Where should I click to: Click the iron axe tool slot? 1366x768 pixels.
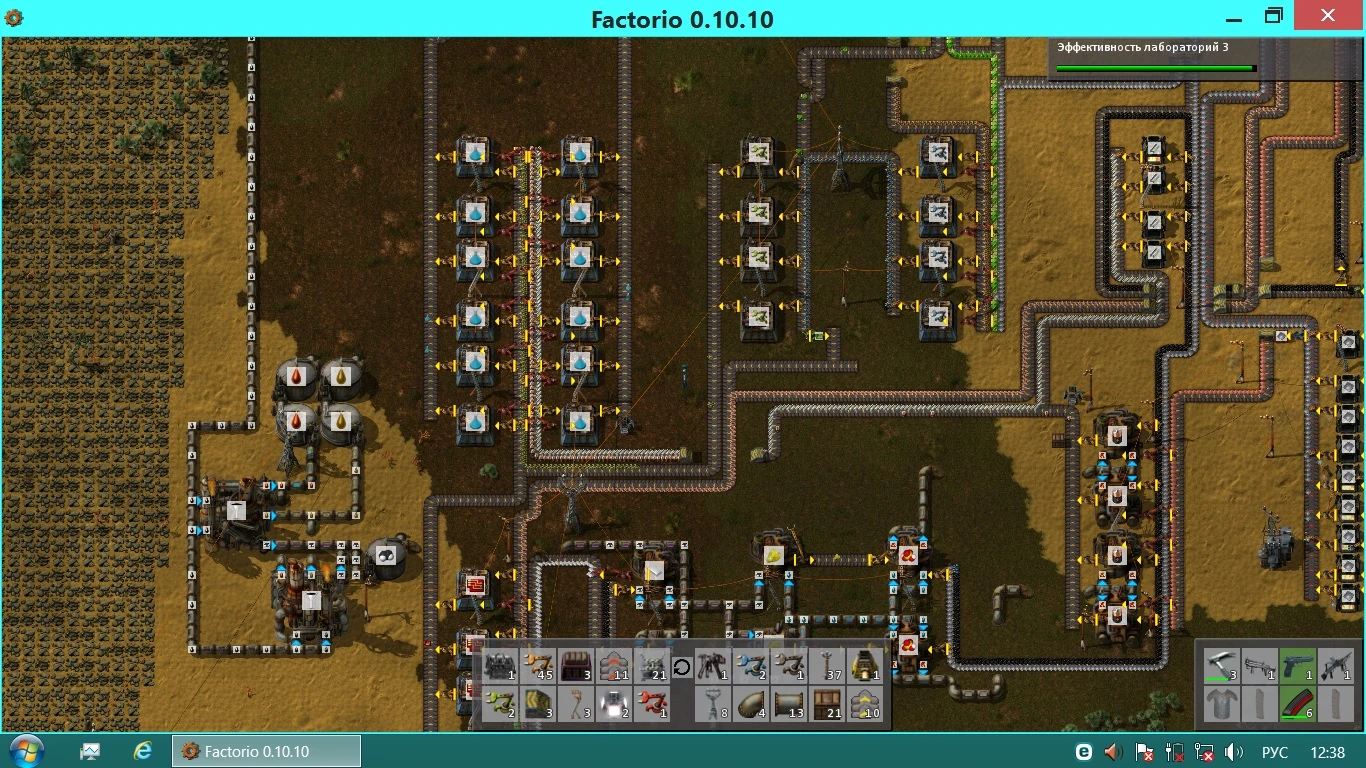pos(1222,666)
